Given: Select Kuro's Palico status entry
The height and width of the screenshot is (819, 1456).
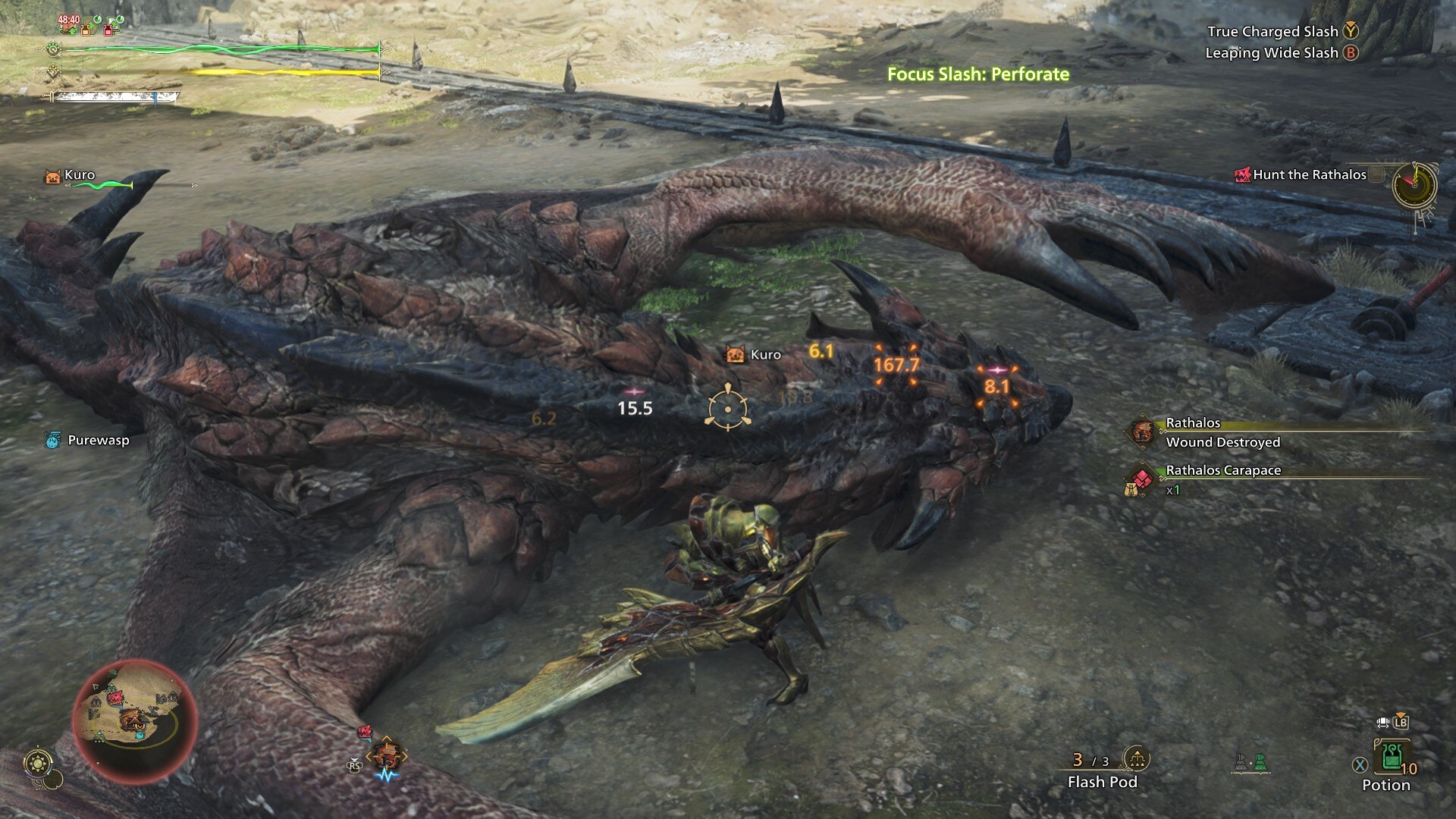Looking at the screenshot, I should pos(79,175).
